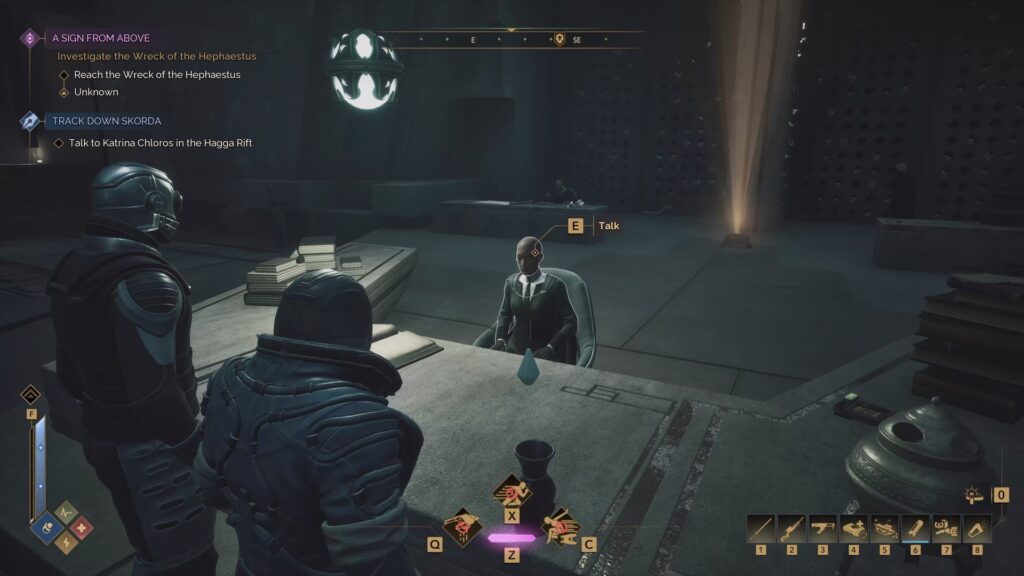The image size is (1024, 576).
Task: Trigger the running figure ability above X
Action: point(512,492)
